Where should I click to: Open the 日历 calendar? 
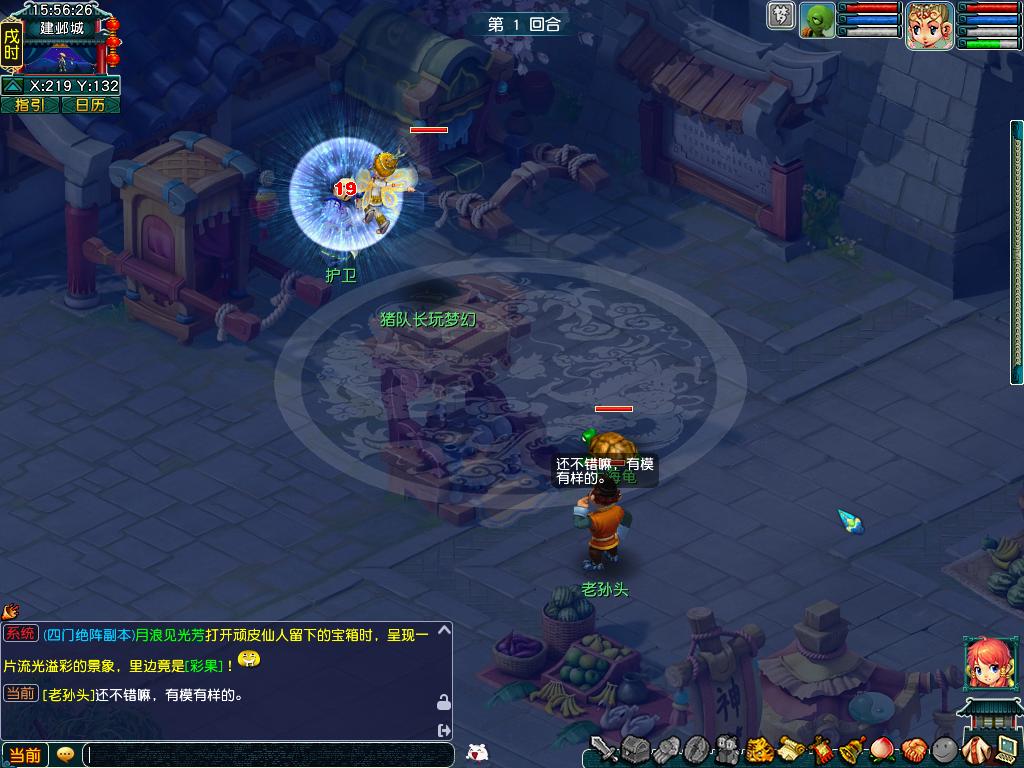coord(90,105)
